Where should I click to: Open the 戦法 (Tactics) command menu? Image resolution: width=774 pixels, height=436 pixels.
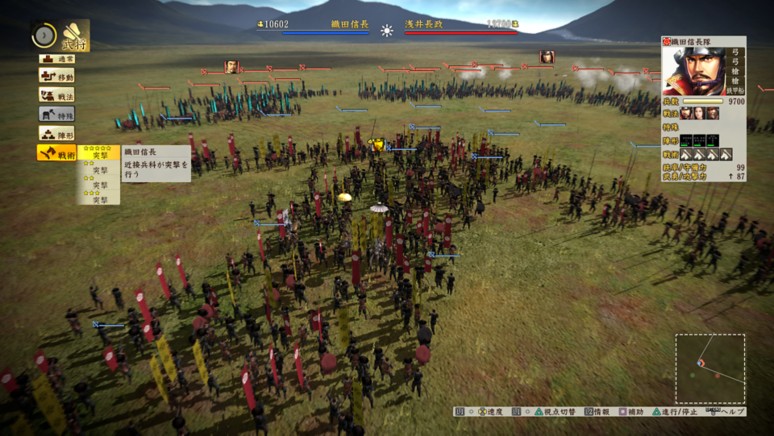coord(56,95)
